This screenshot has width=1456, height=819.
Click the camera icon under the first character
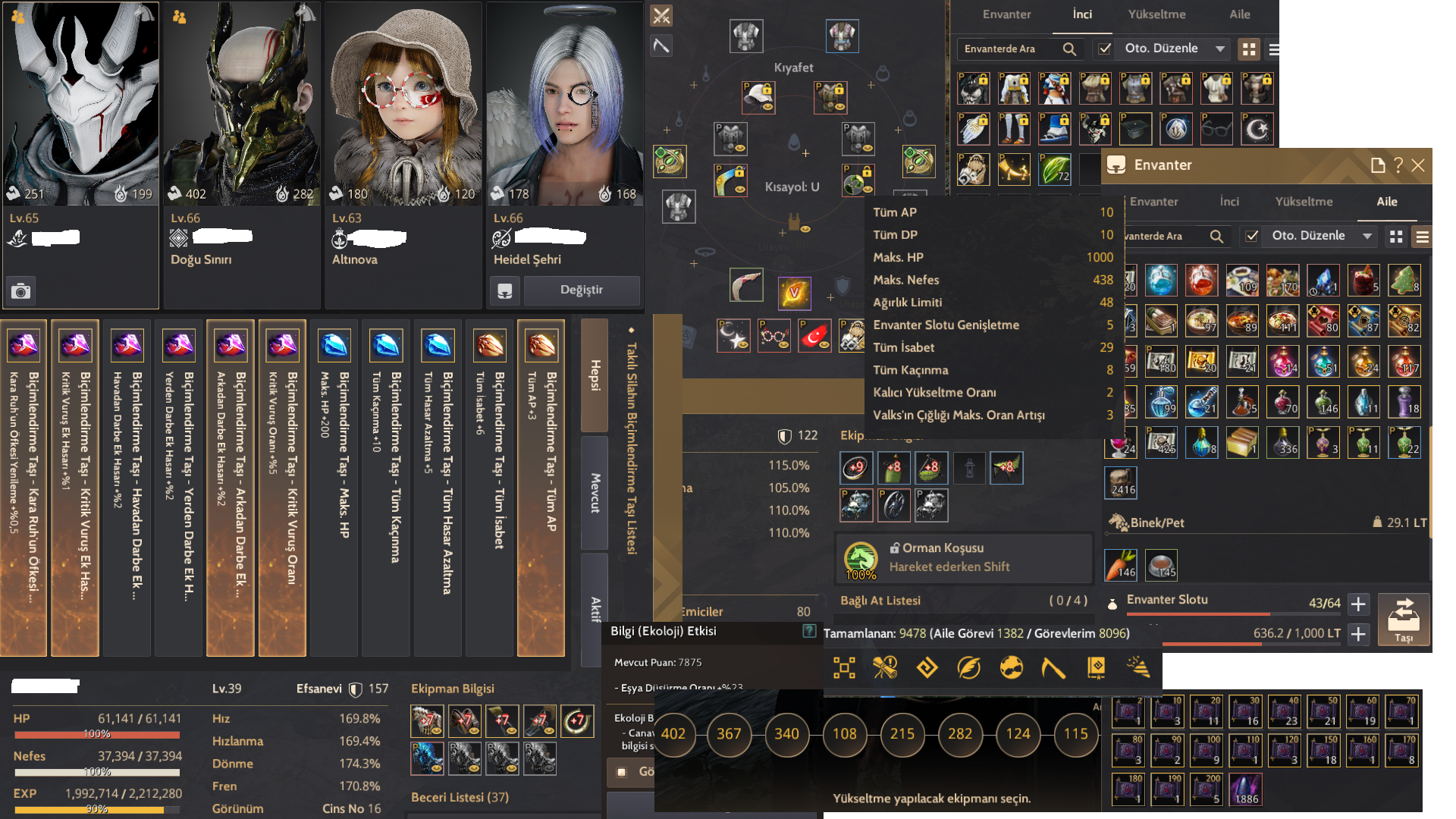[x=19, y=290]
